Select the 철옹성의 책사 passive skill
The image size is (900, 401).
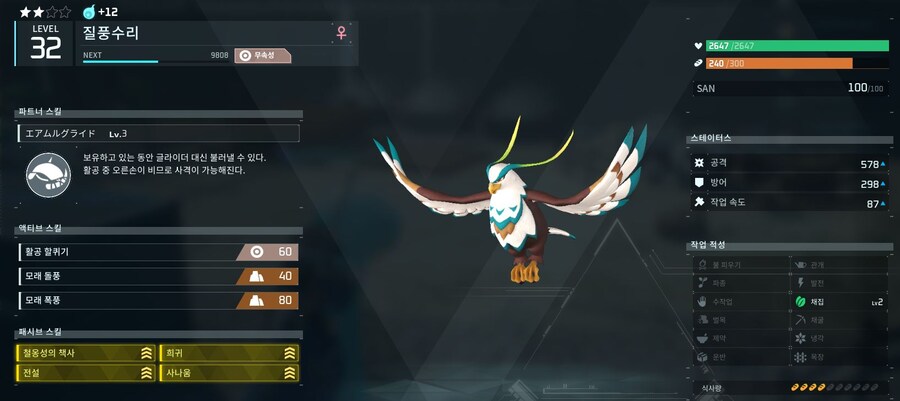click(85, 353)
